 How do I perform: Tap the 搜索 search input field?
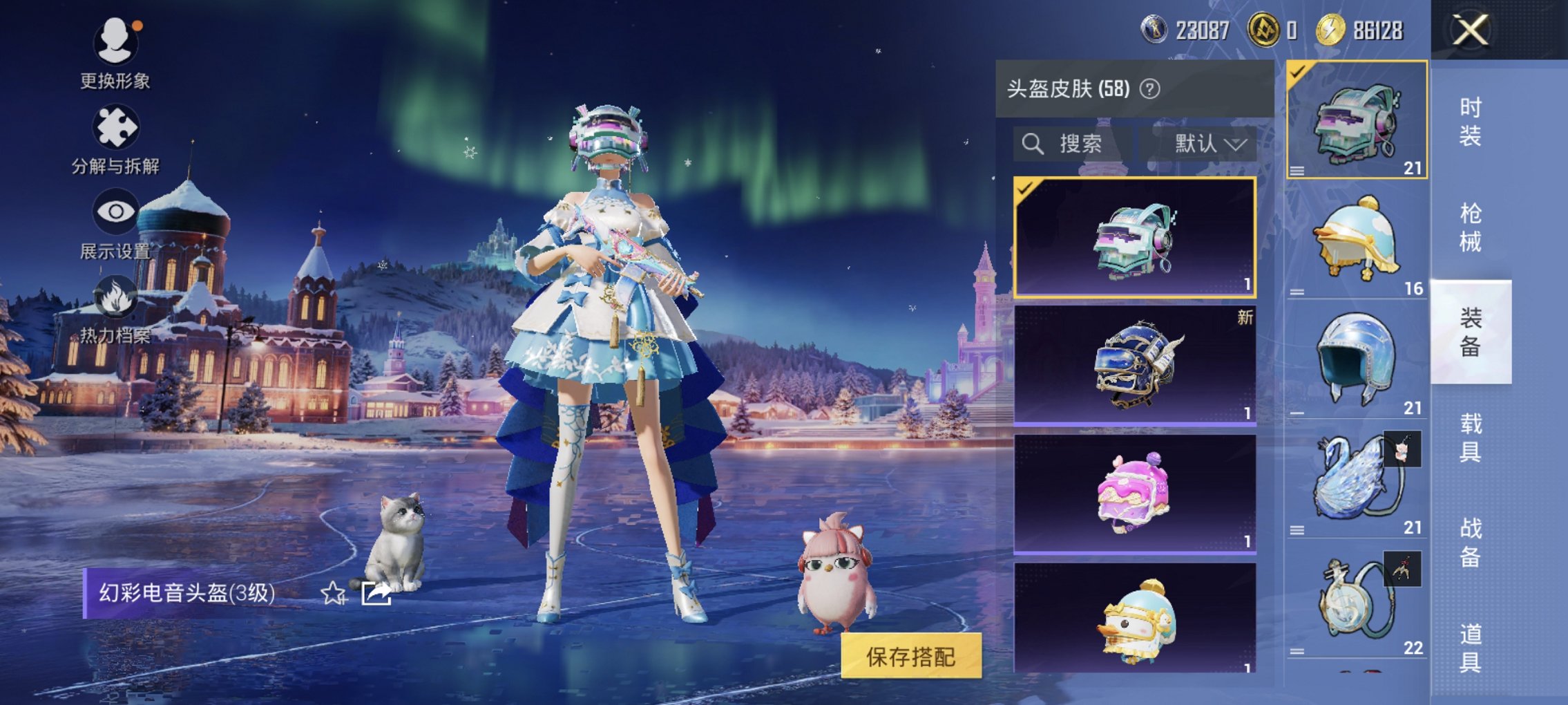point(1084,144)
